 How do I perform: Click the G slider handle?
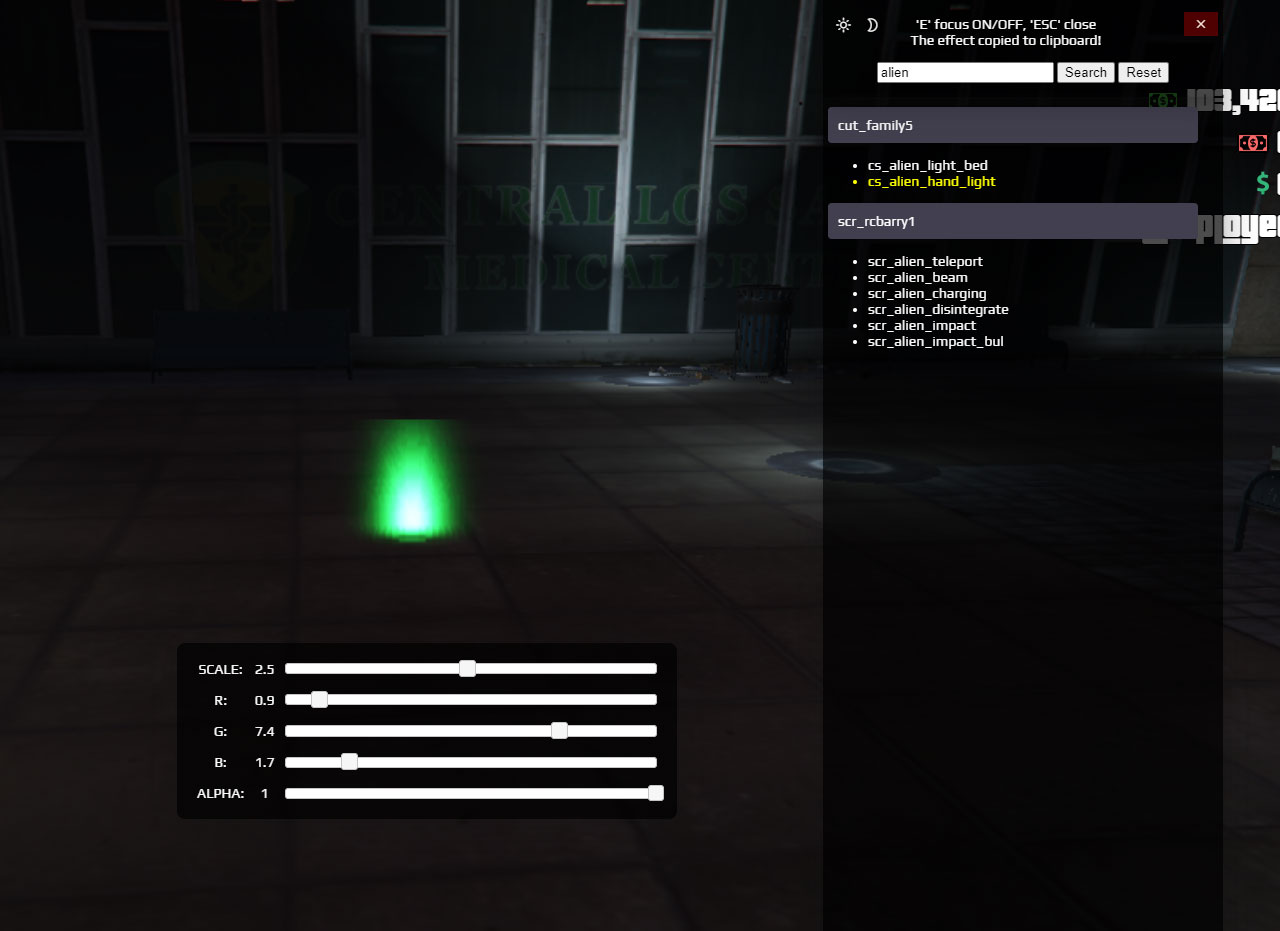(558, 731)
